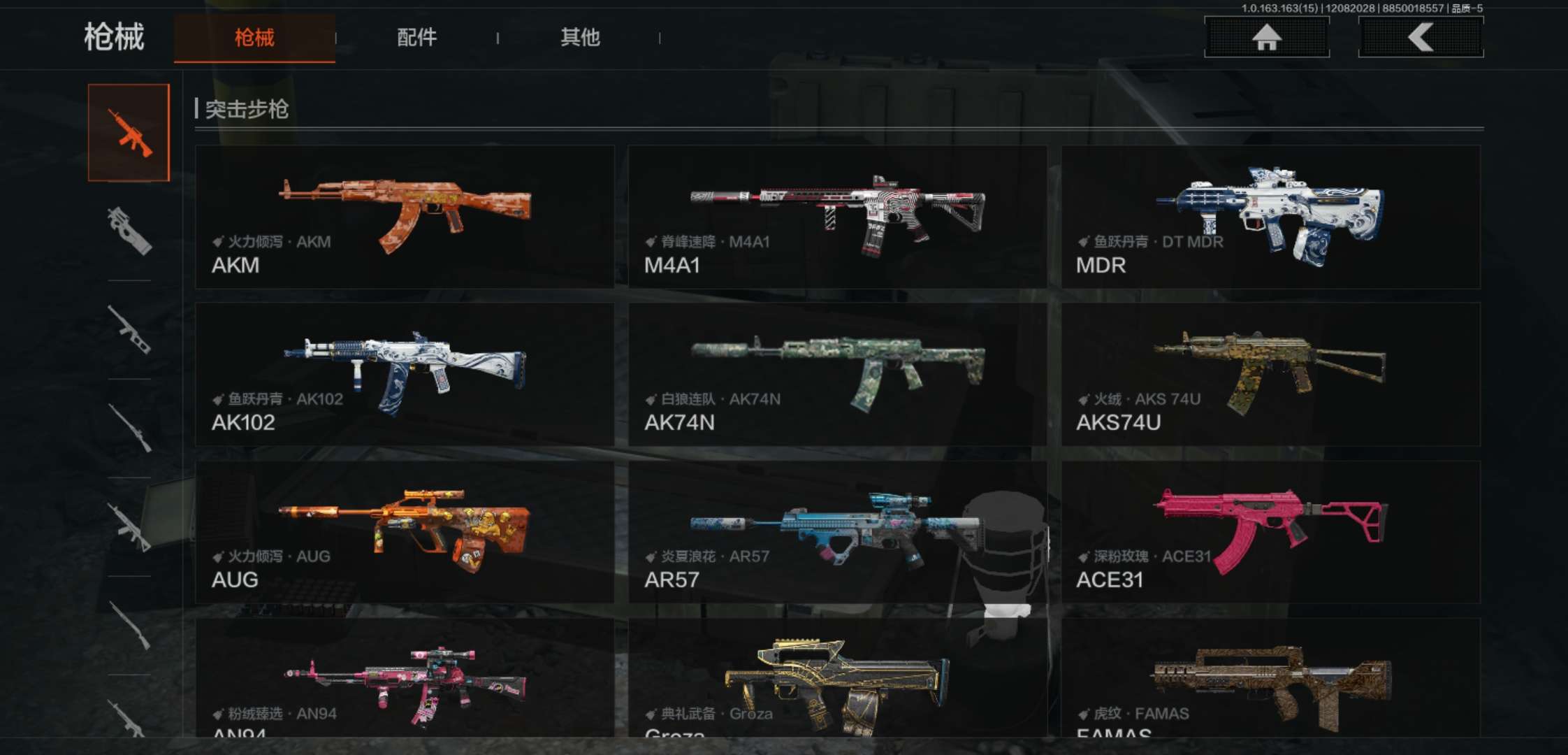
Task: Pick the AR57 weapon tile
Action: 837,531
